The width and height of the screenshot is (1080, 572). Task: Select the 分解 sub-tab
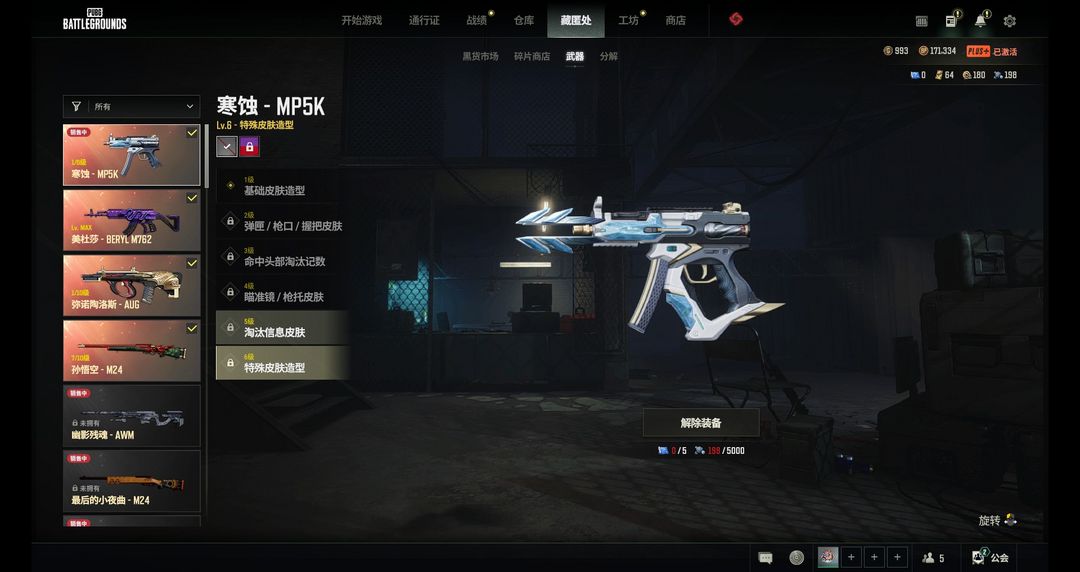coord(609,56)
